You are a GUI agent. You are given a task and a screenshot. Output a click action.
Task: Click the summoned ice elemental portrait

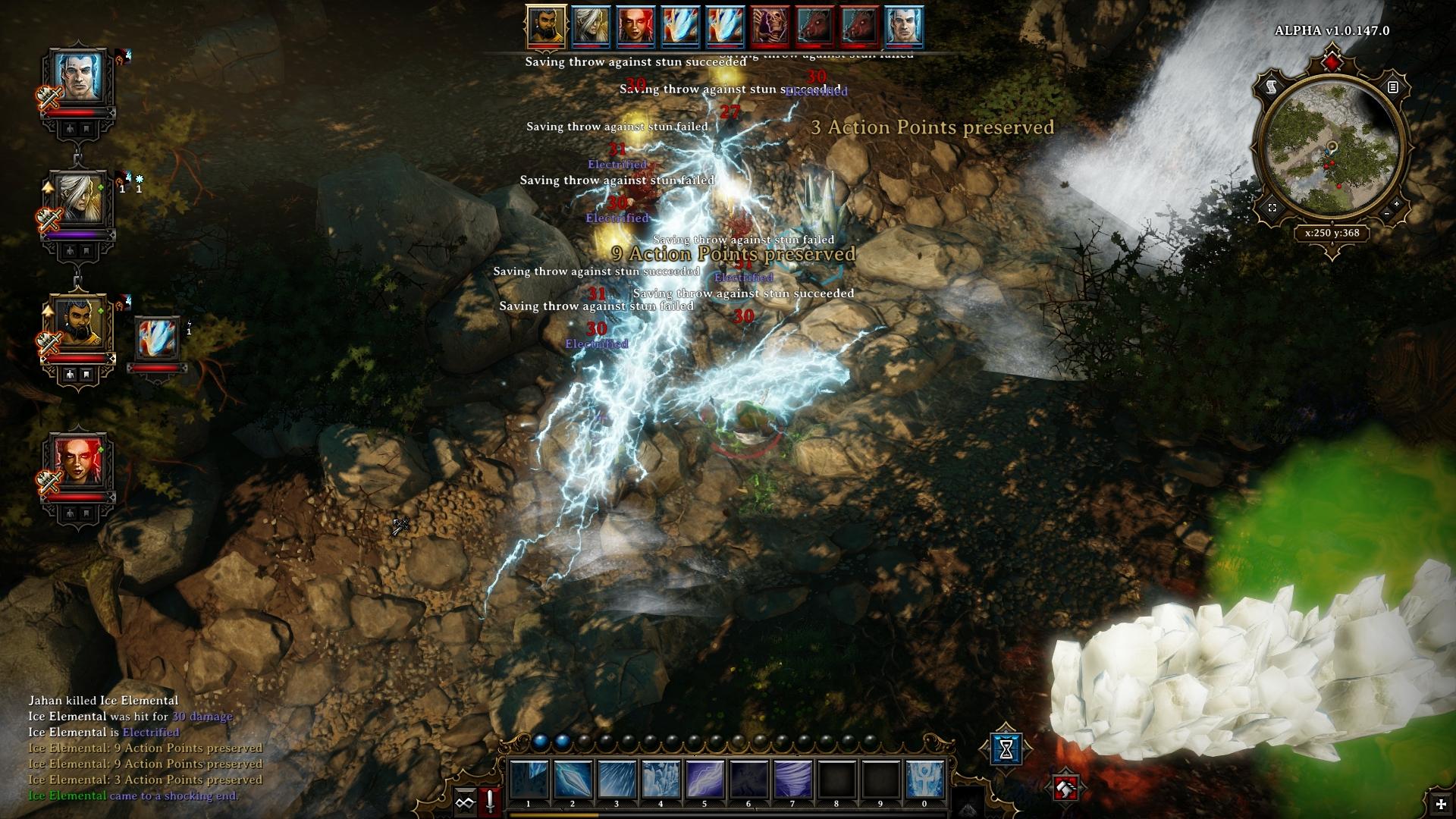point(158,338)
